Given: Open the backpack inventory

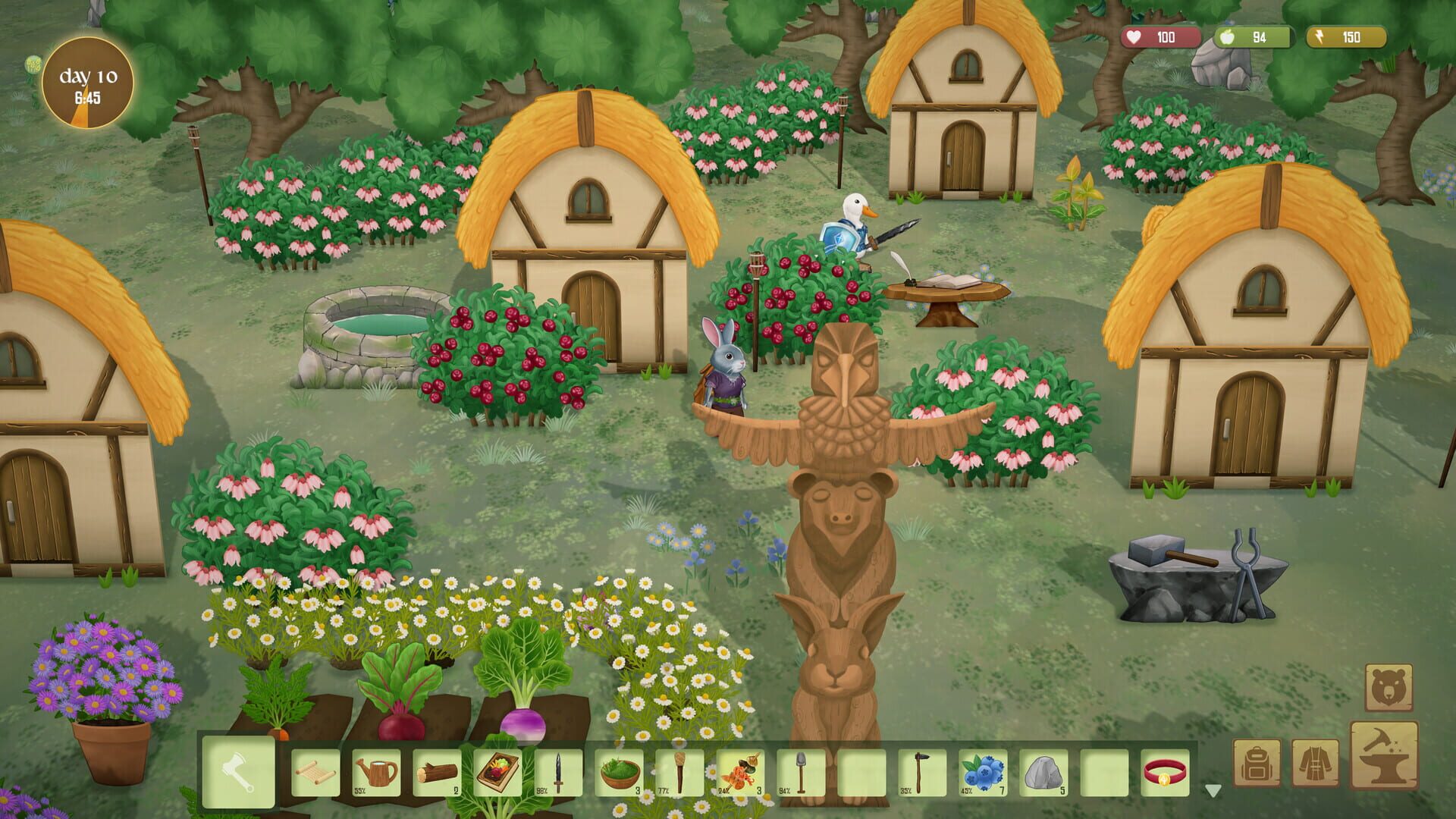Looking at the screenshot, I should point(1257,763).
